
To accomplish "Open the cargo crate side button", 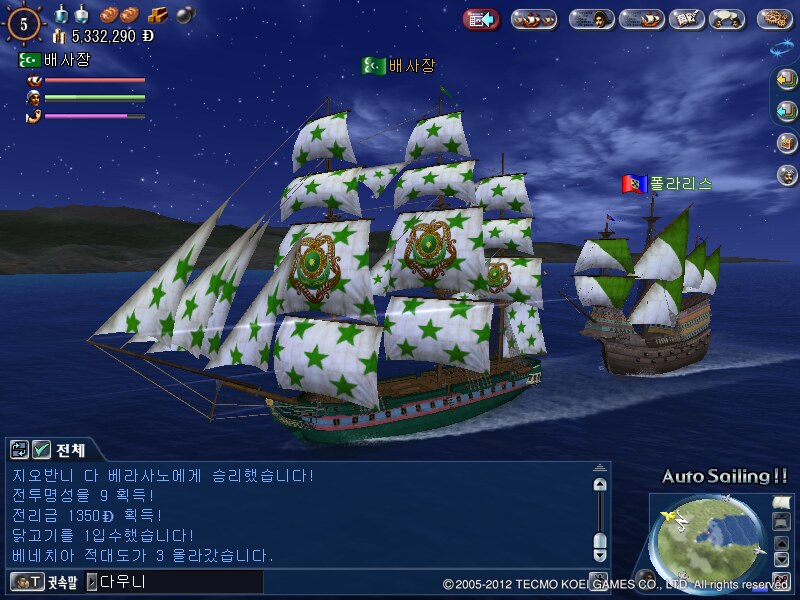I will click(787, 143).
